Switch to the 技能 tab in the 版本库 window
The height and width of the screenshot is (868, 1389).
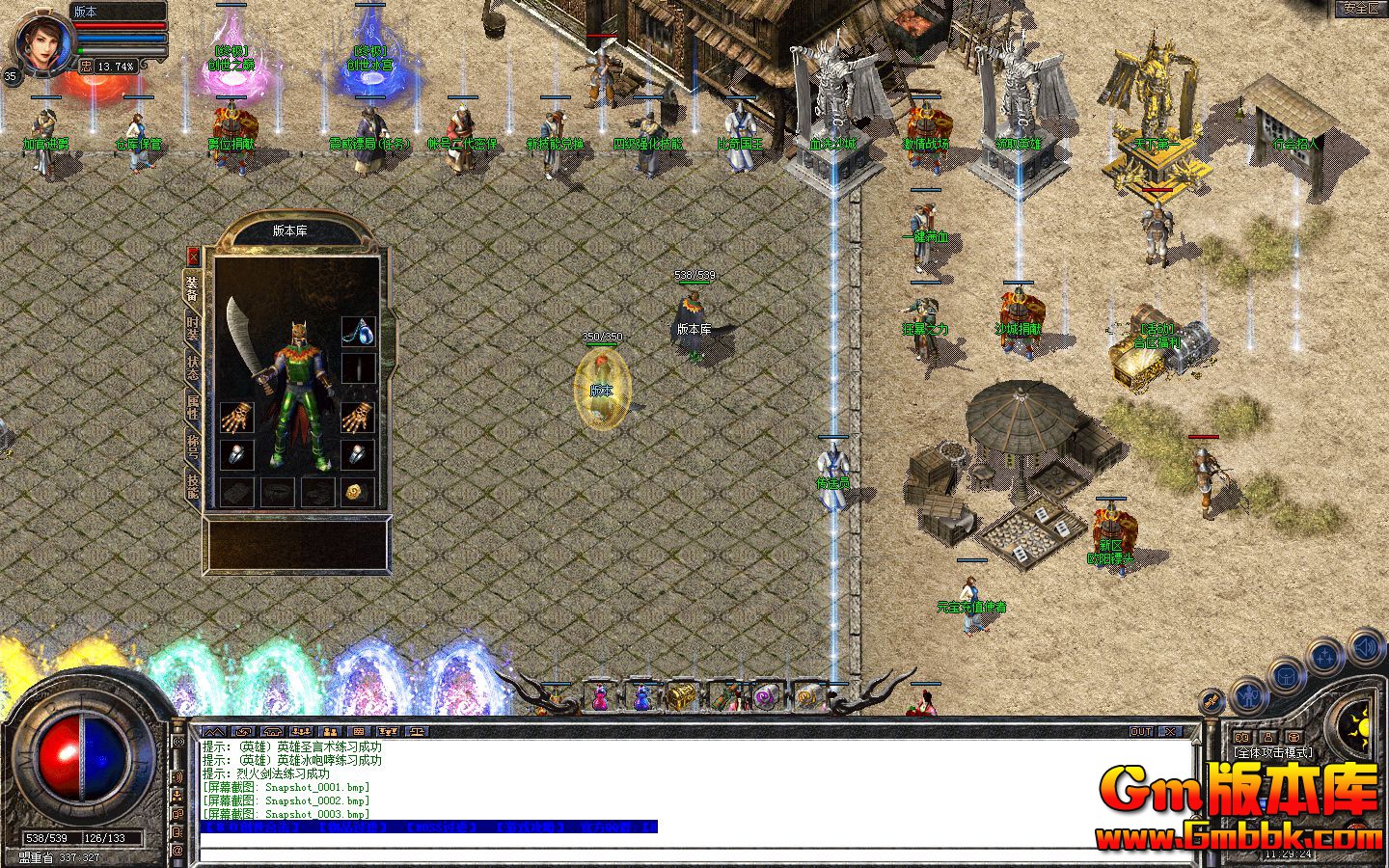coord(192,487)
